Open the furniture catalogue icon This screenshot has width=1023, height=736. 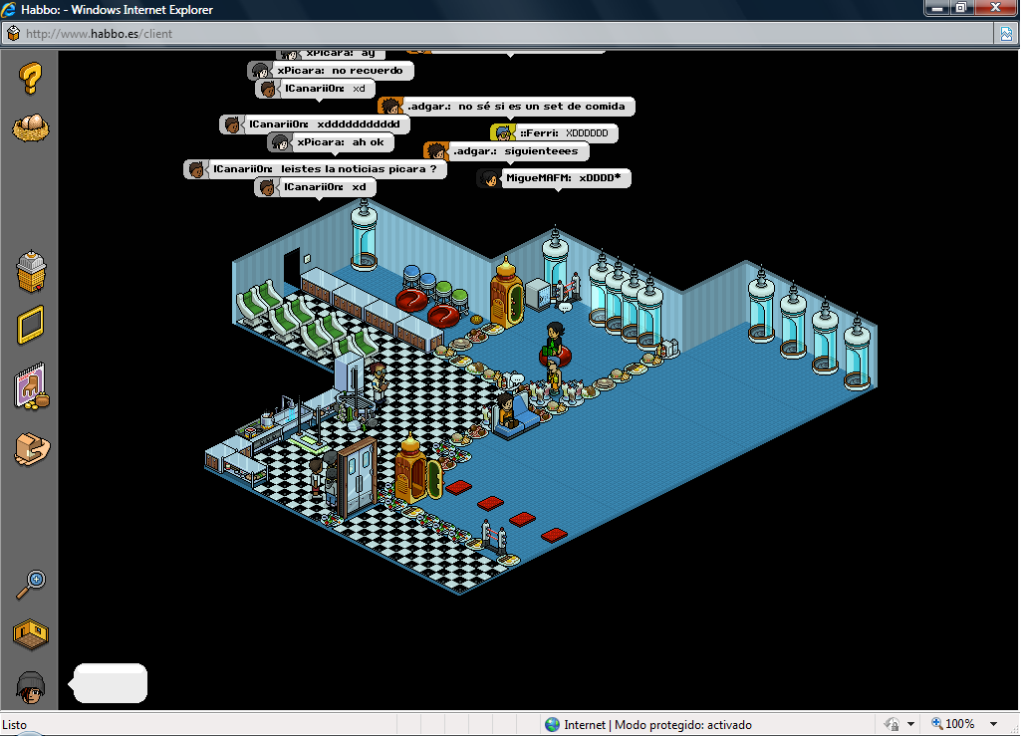(31, 387)
